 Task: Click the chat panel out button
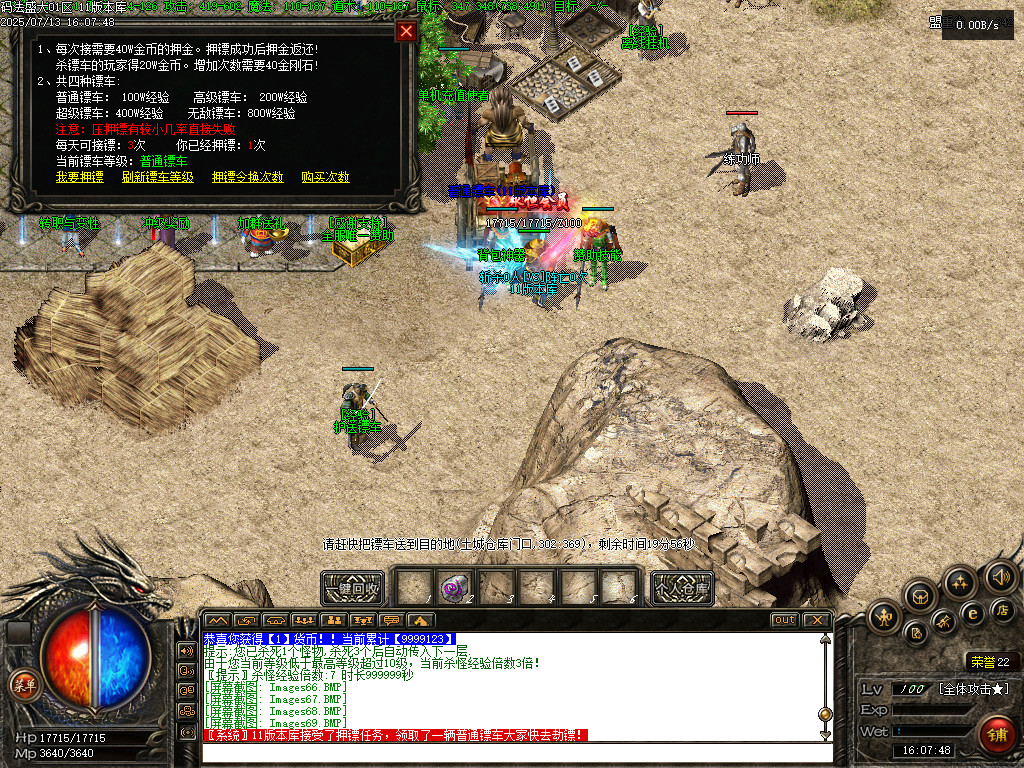[785, 620]
